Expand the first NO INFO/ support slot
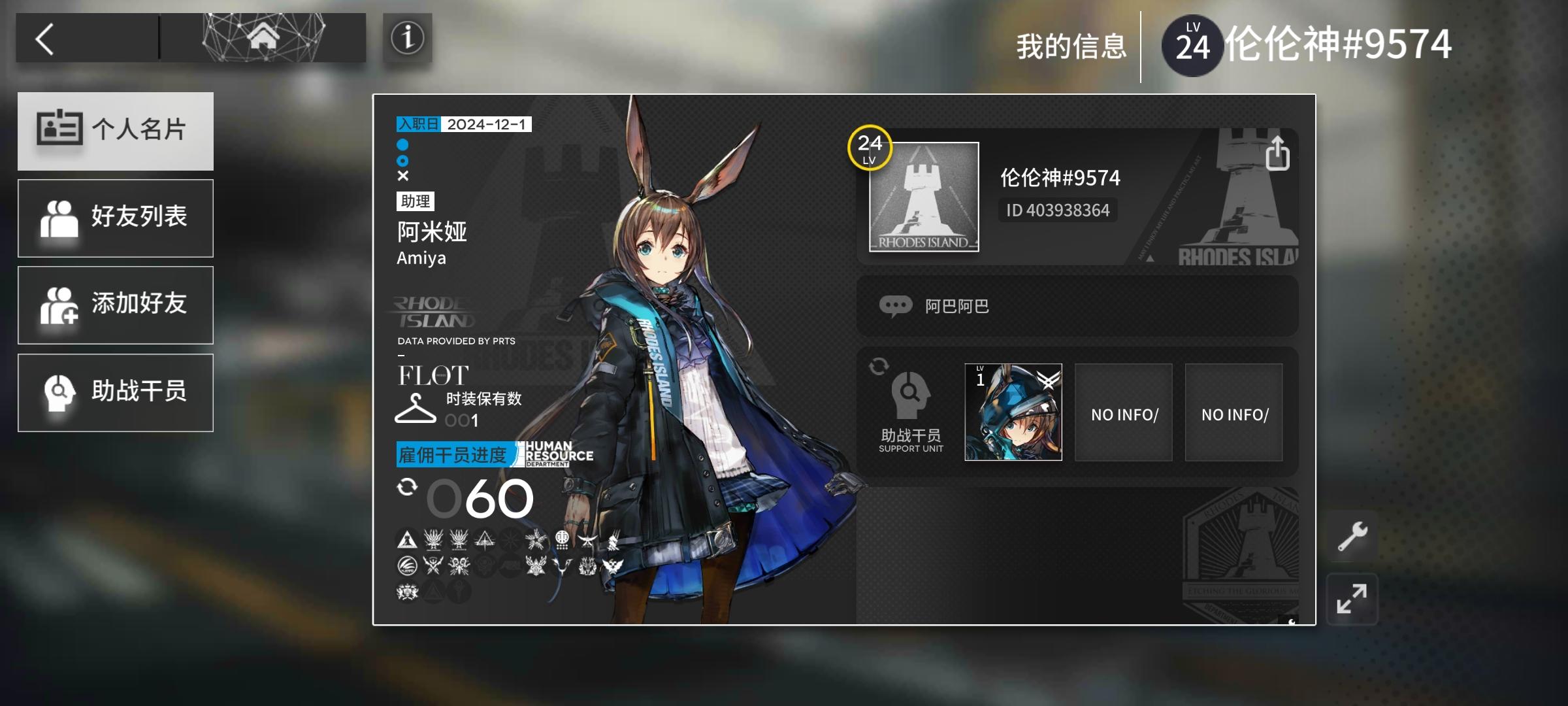The image size is (1568, 706). (1123, 412)
